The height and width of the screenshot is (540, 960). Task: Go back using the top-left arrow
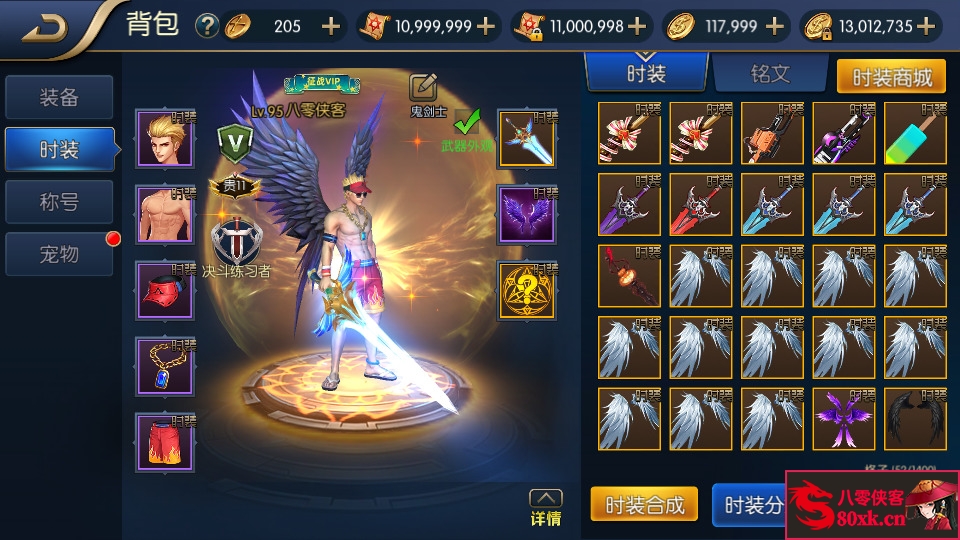(x=45, y=27)
